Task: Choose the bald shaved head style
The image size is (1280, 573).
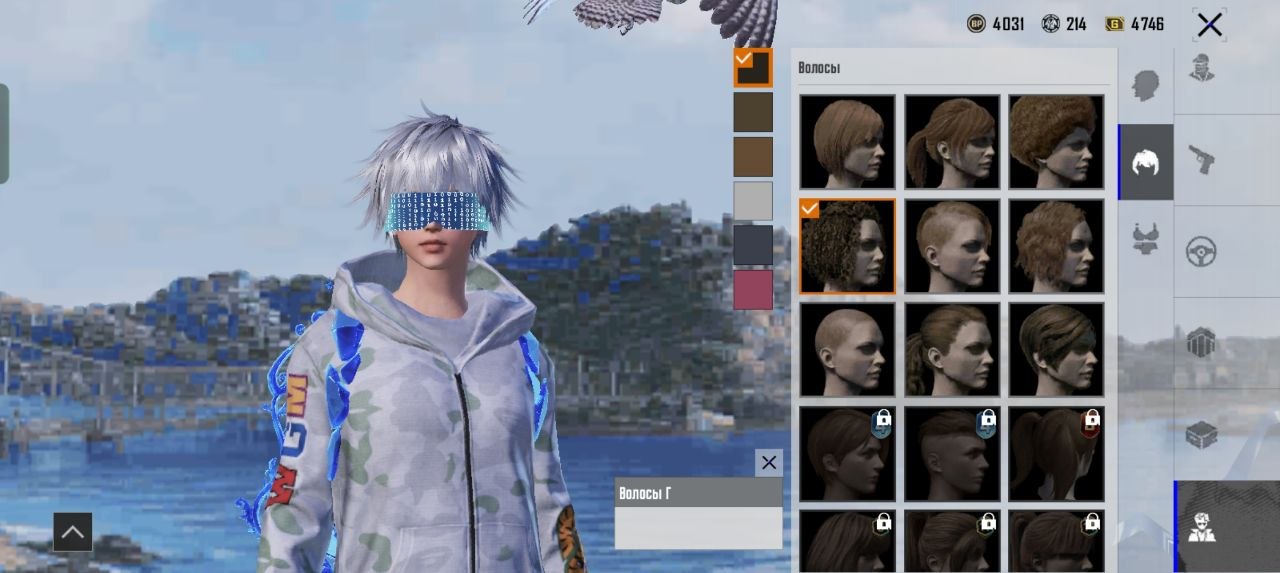Action: pos(847,349)
